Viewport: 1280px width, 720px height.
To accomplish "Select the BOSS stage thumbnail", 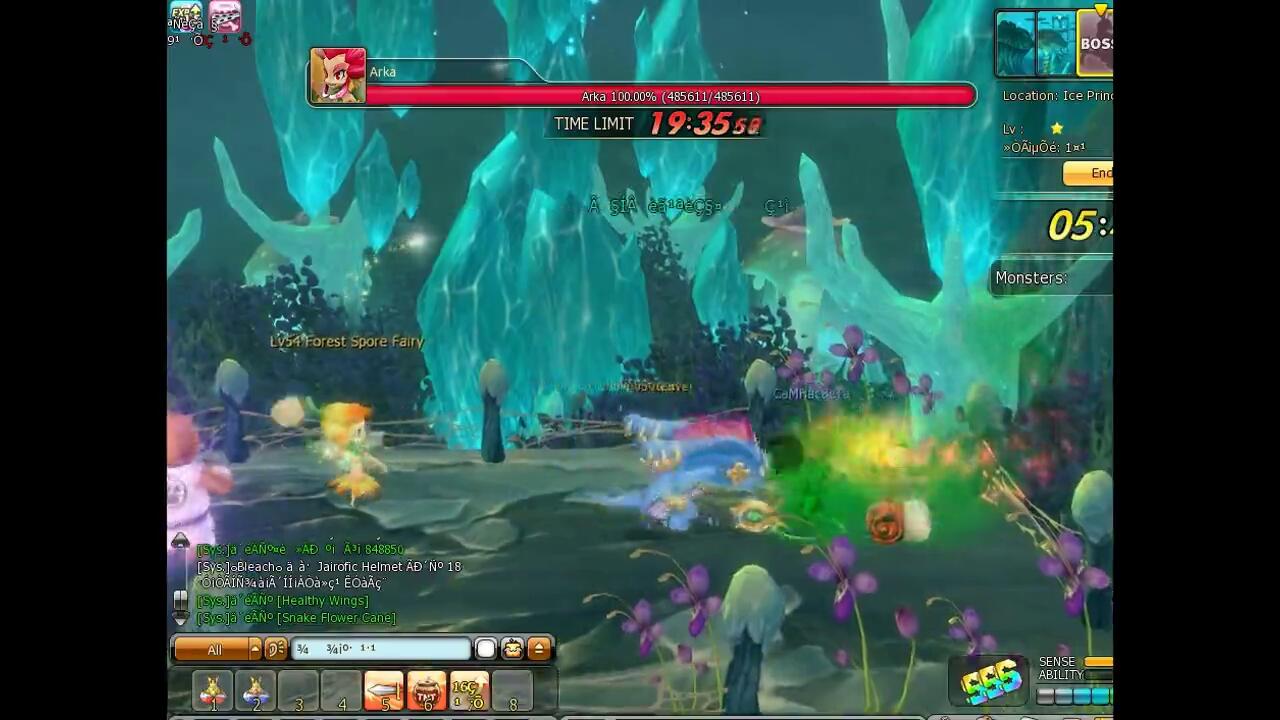I will [x=1095, y=44].
